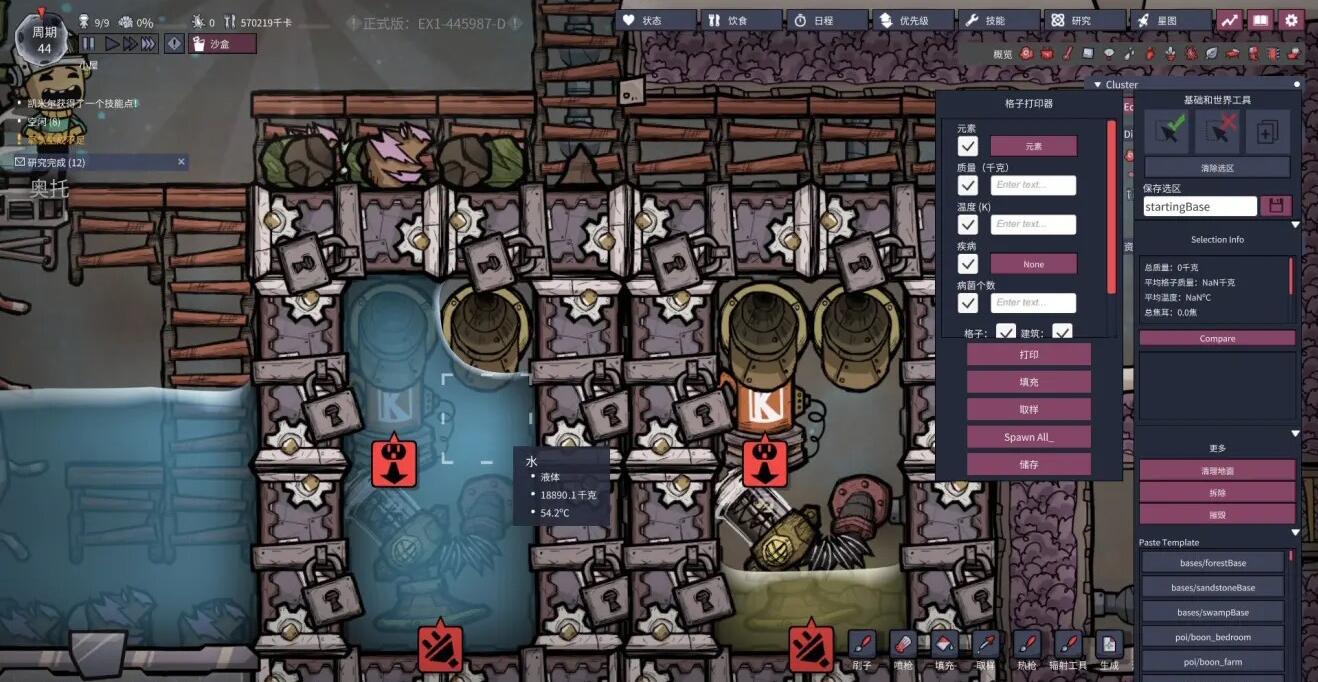Click the 取样 sample button in printer panel

1028,410
